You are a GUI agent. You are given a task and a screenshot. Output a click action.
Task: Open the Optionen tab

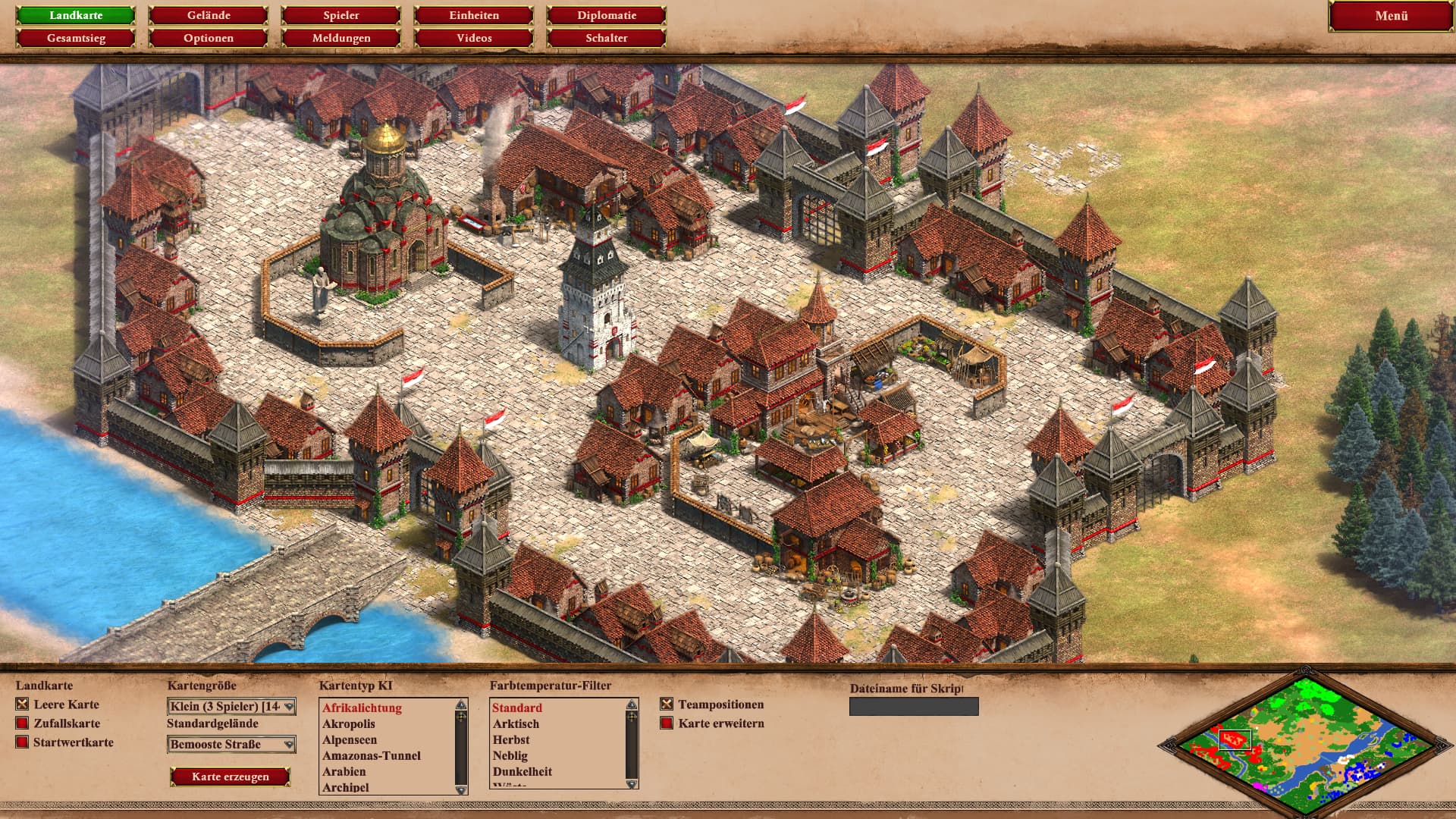[209, 38]
